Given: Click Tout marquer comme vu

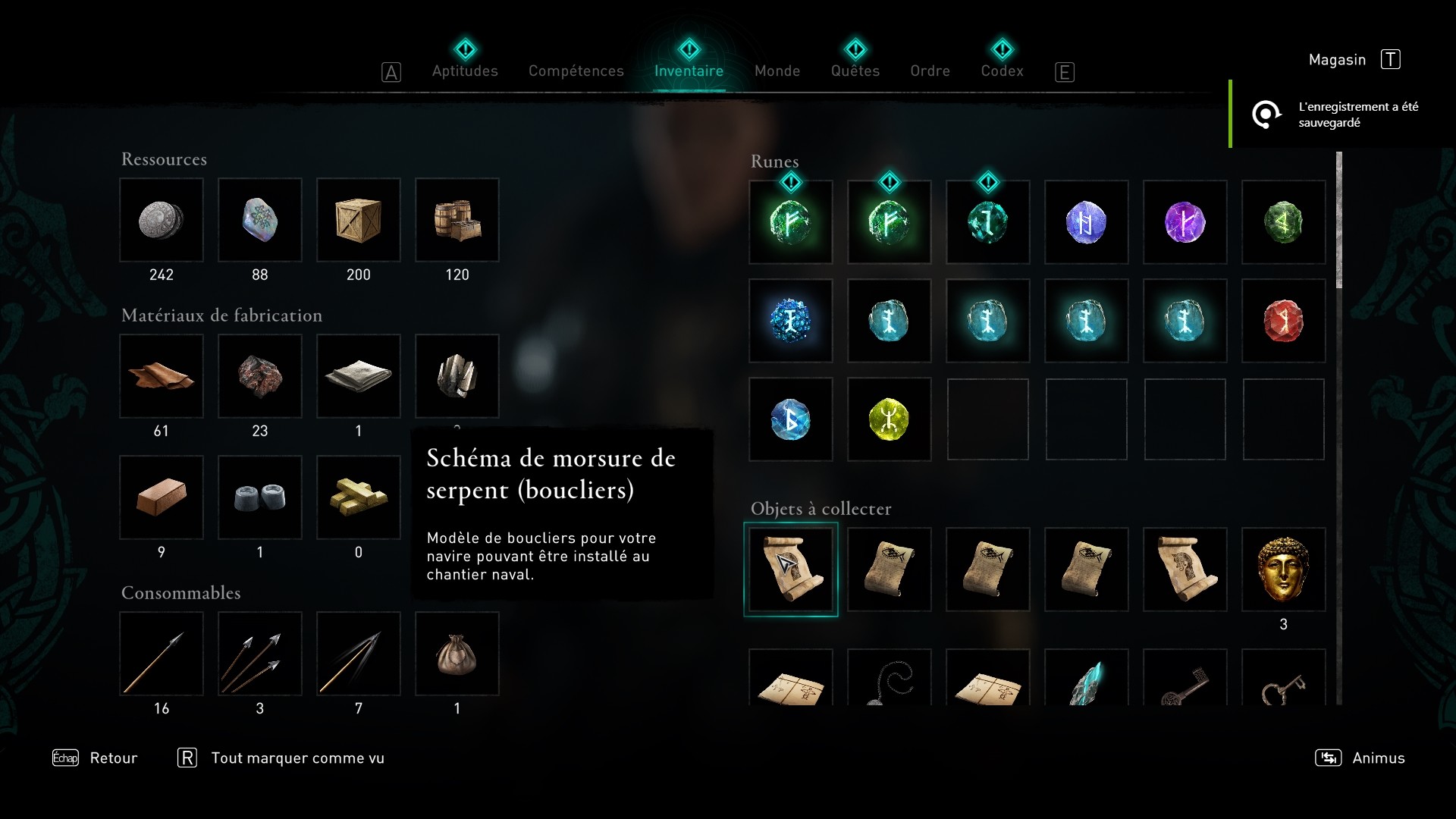Looking at the screenshot, I should (297, 758).
